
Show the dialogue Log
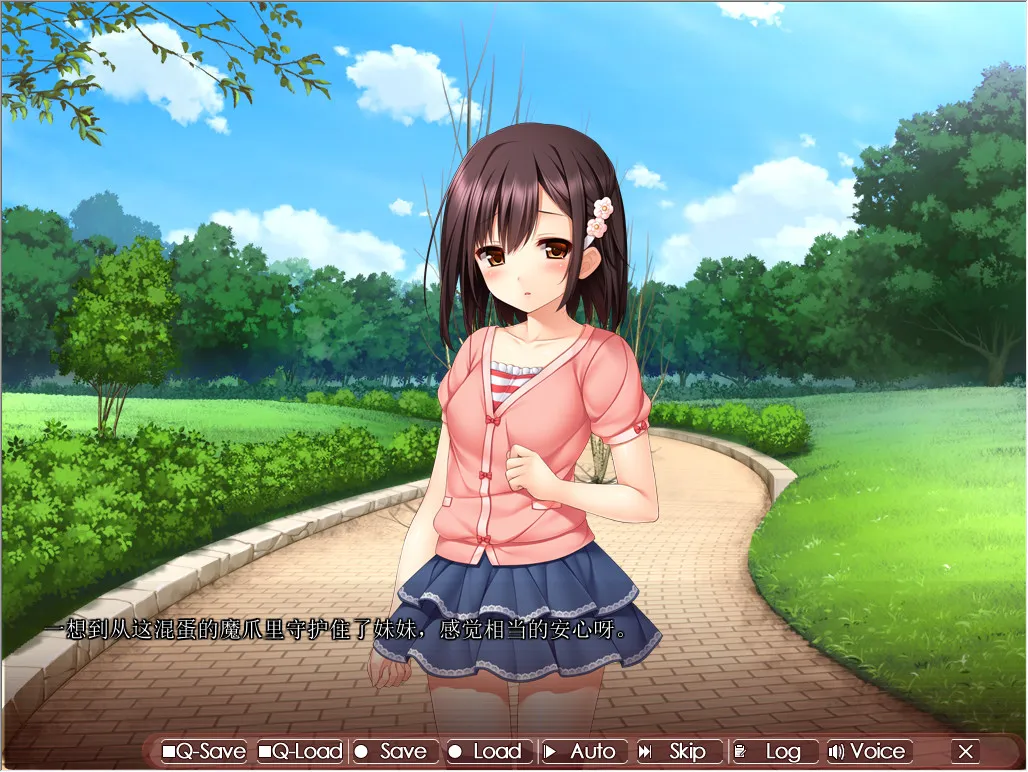click(771, 751)
